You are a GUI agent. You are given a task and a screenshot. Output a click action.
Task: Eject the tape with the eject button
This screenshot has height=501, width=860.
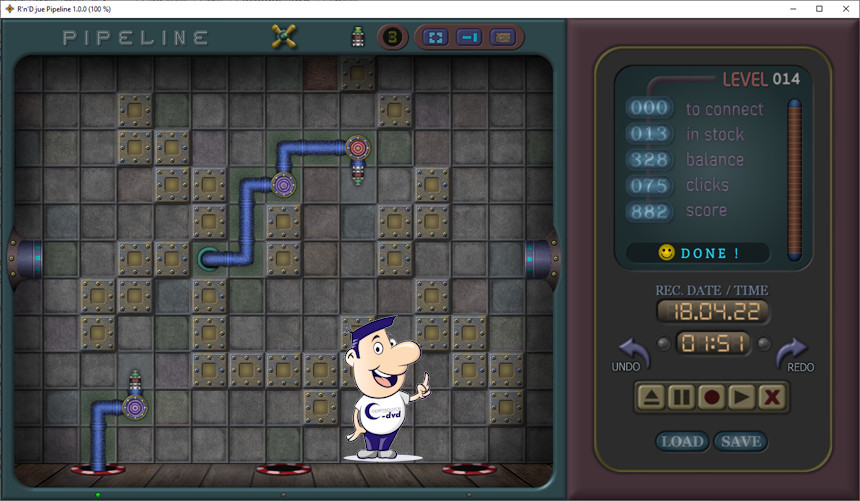[651, 397]
